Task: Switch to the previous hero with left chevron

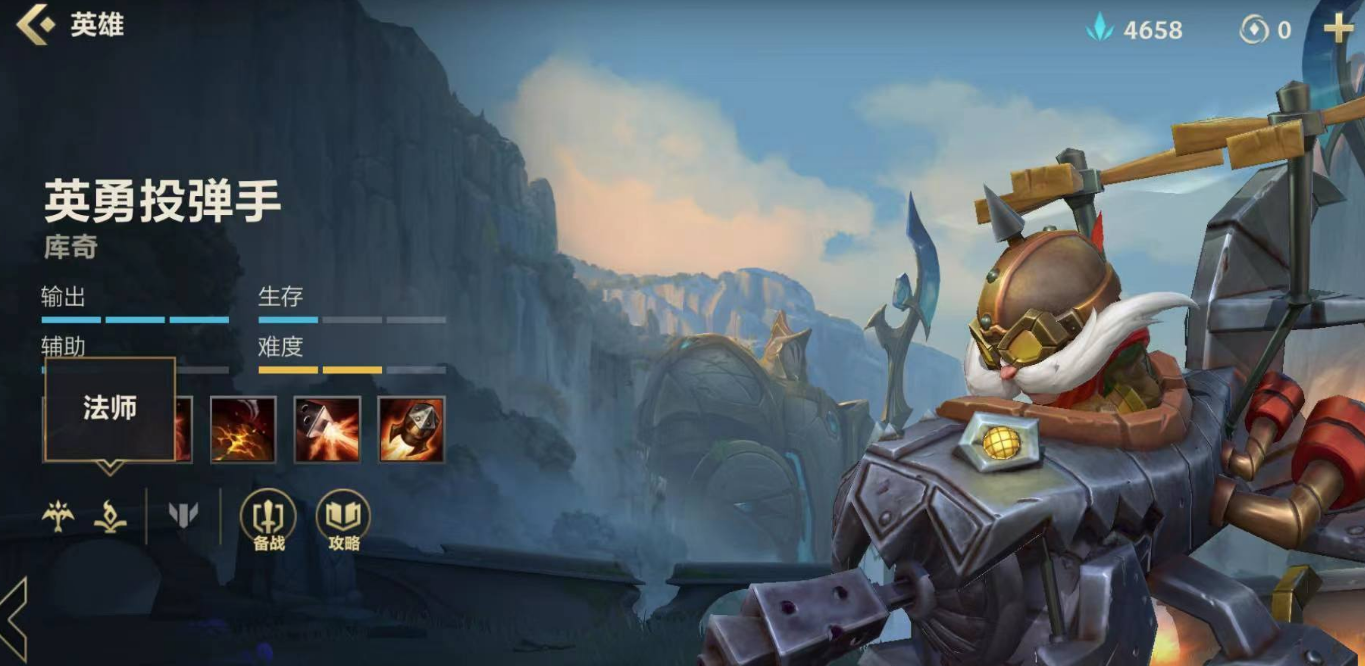Action: pos(14,620)
